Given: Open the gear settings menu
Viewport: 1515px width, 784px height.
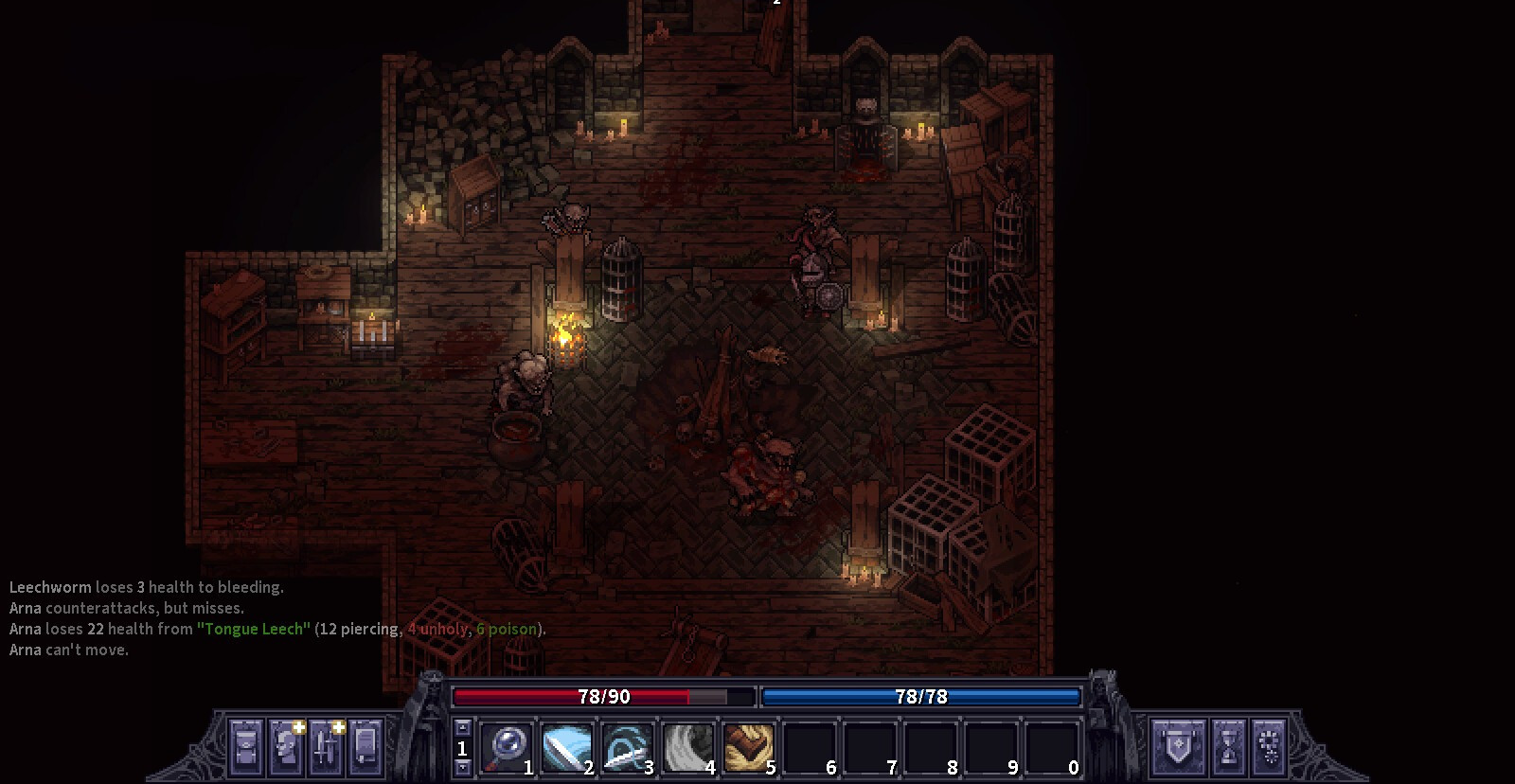Looking at the screenshot, I should (1270, 745).
